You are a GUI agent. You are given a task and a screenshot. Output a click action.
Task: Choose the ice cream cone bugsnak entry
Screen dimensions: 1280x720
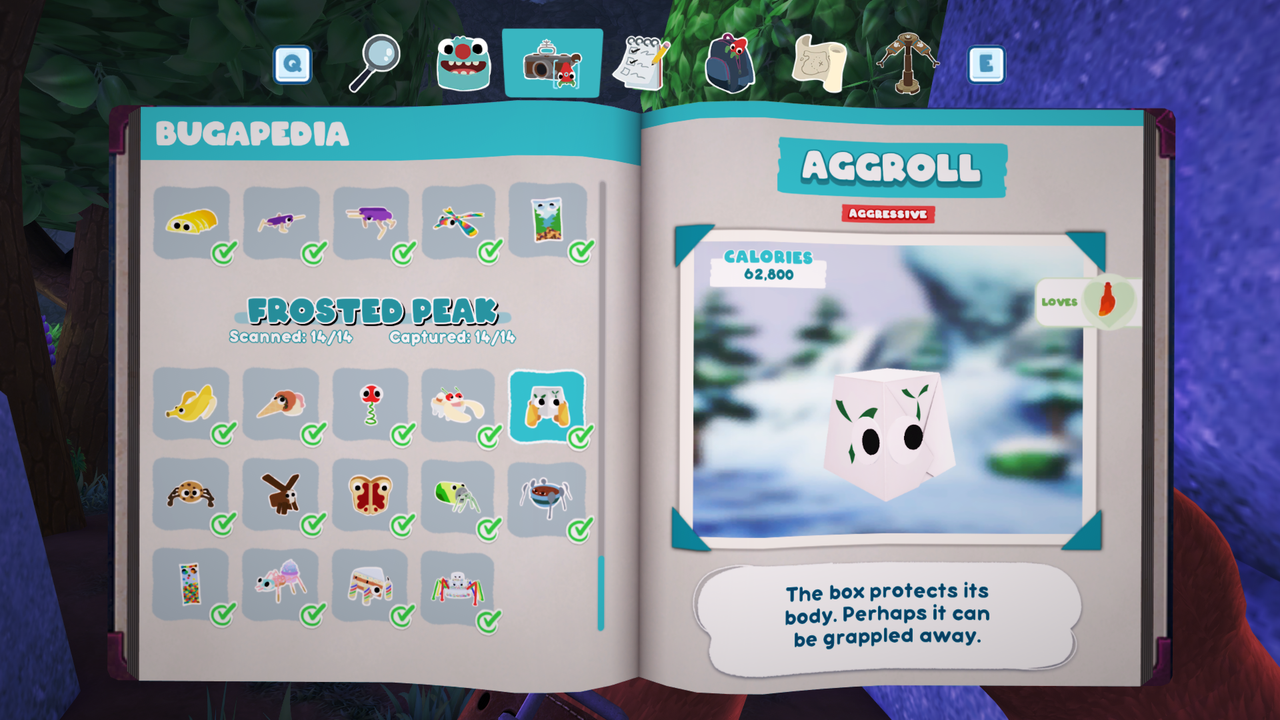281,404
